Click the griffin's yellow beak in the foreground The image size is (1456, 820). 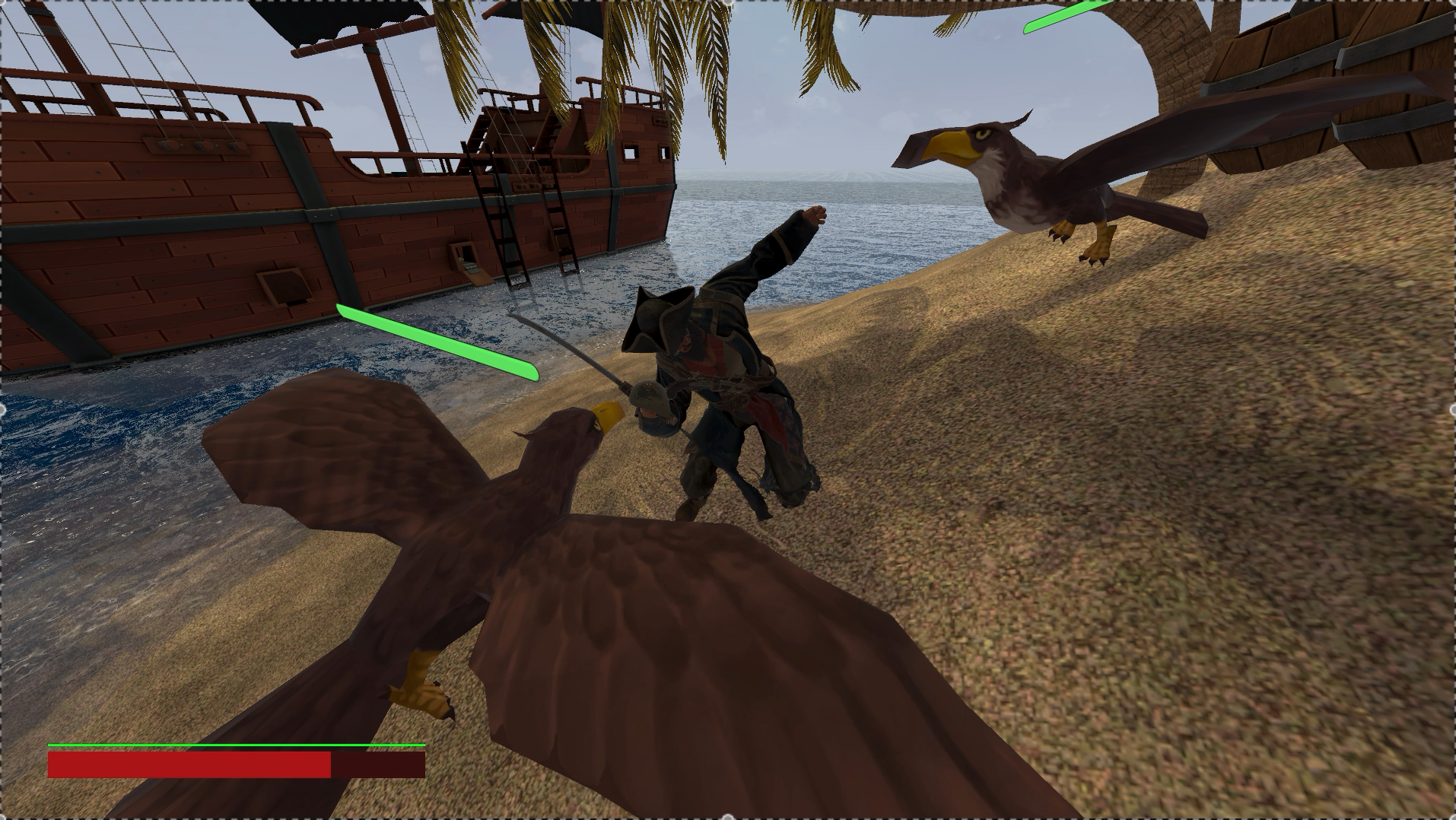pos(609,415)
